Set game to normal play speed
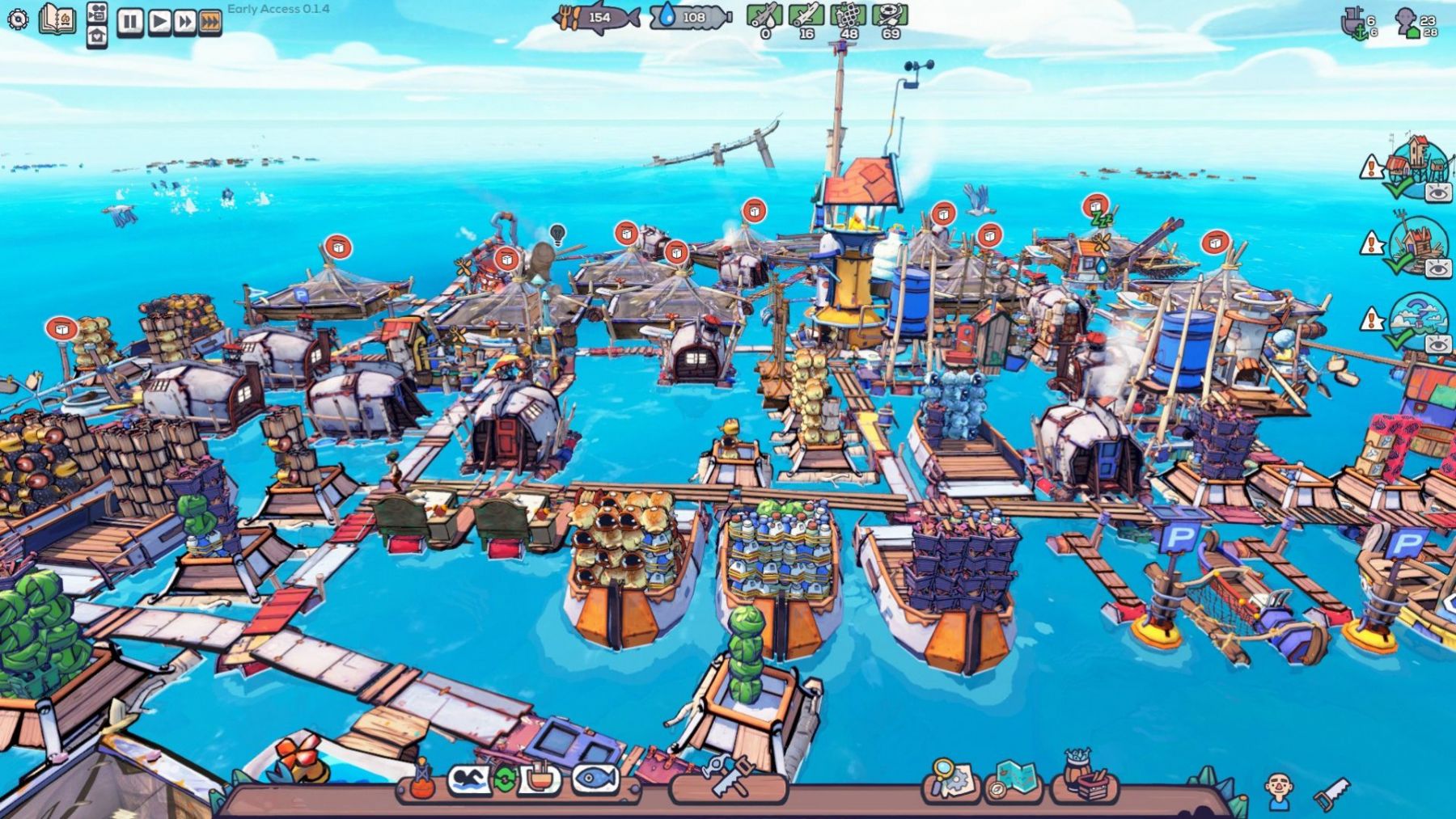 pyautogui.click(x=159, y=22)
